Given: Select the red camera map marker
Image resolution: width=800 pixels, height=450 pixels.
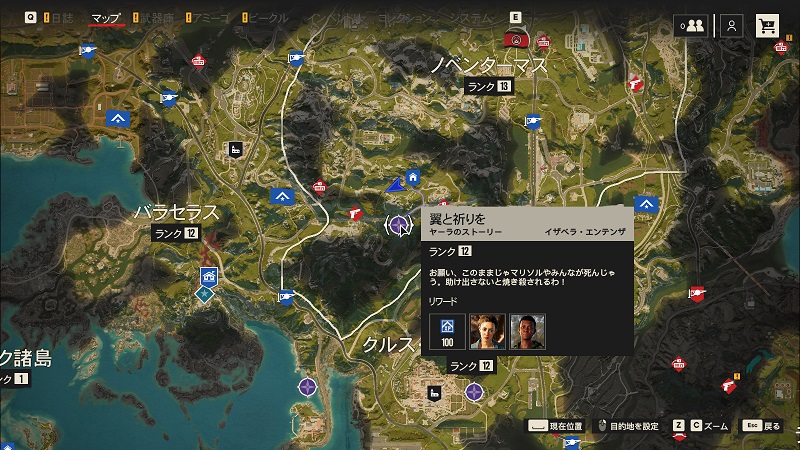Looking at the screenshot, I should click(x=515, y=40).
